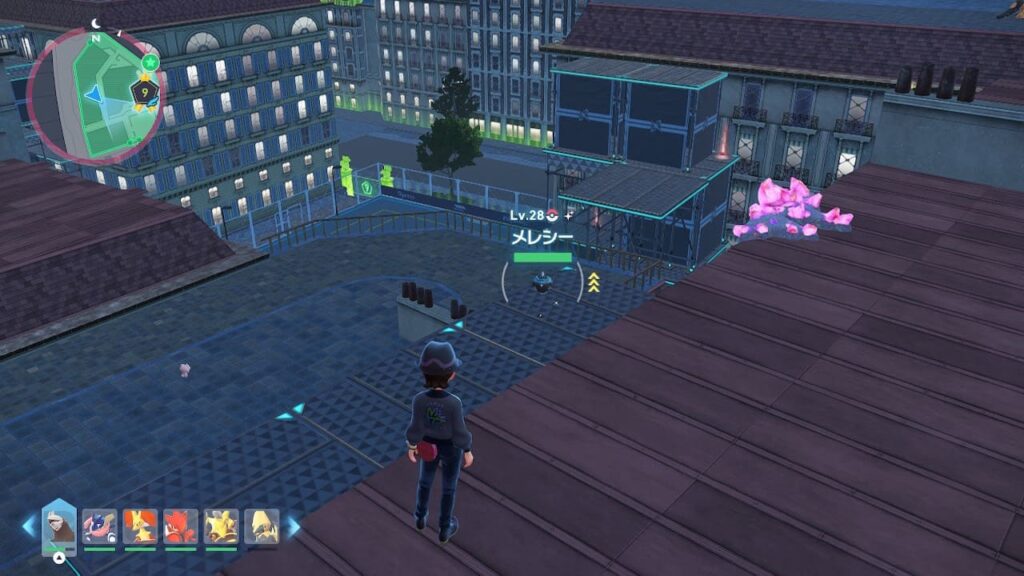This screenshot has width=1024, height=576.
Task: Select the green star marker on minimap
Action: 149,63
